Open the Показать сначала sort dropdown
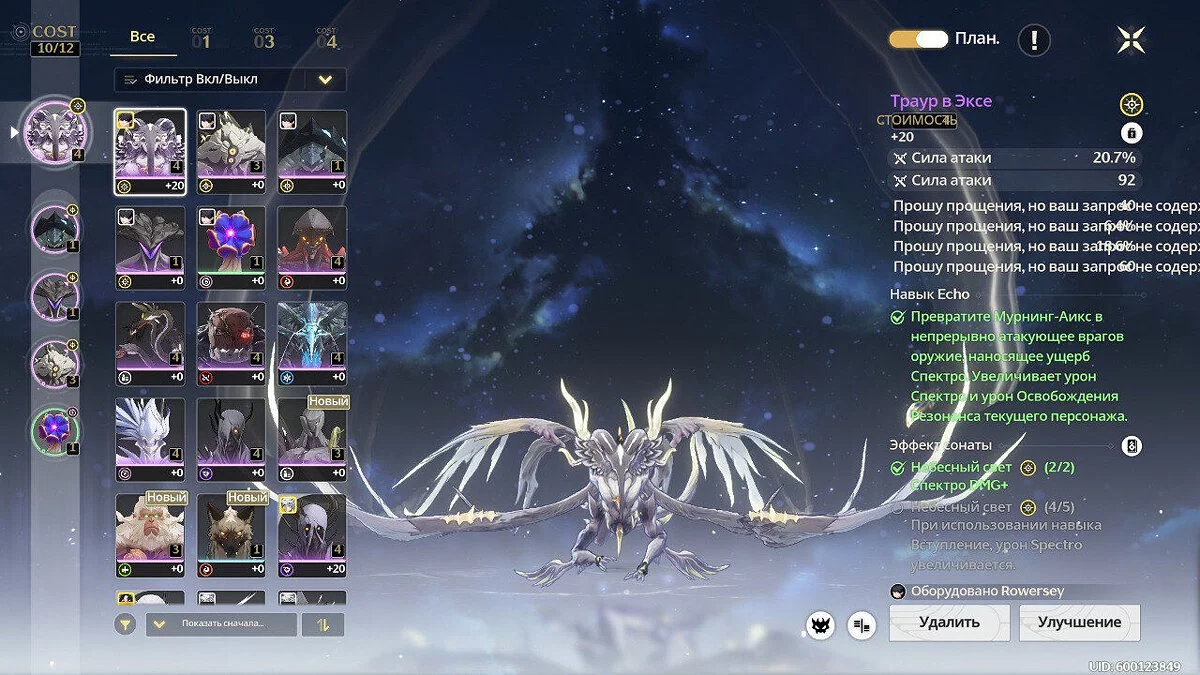Image resolution: width=1200 pixels, height=675 pixels. pos(221,624)
